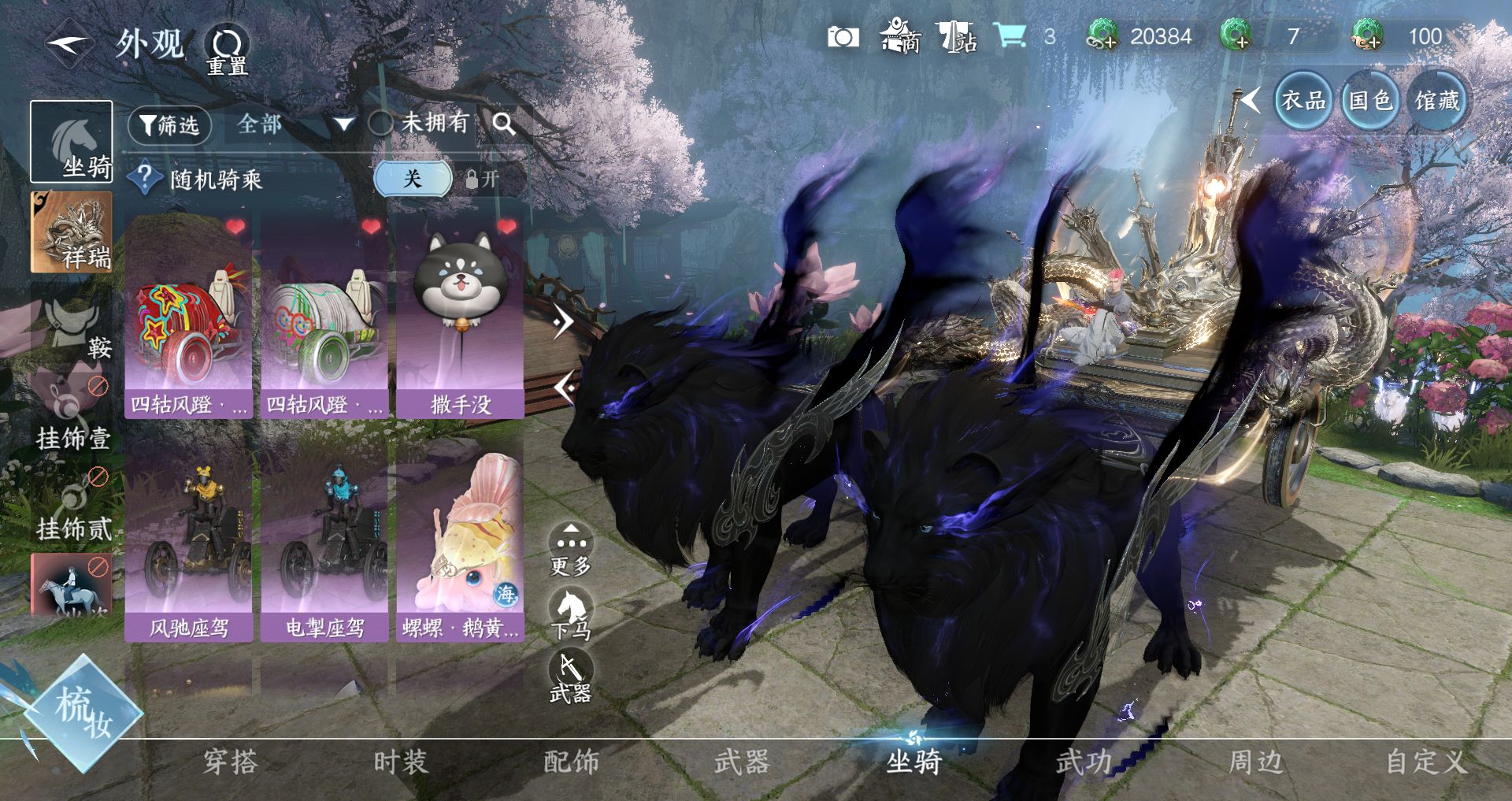Open the 馆藏 collection button
The image size is (1512, 801).
[x=1437, y=100]
